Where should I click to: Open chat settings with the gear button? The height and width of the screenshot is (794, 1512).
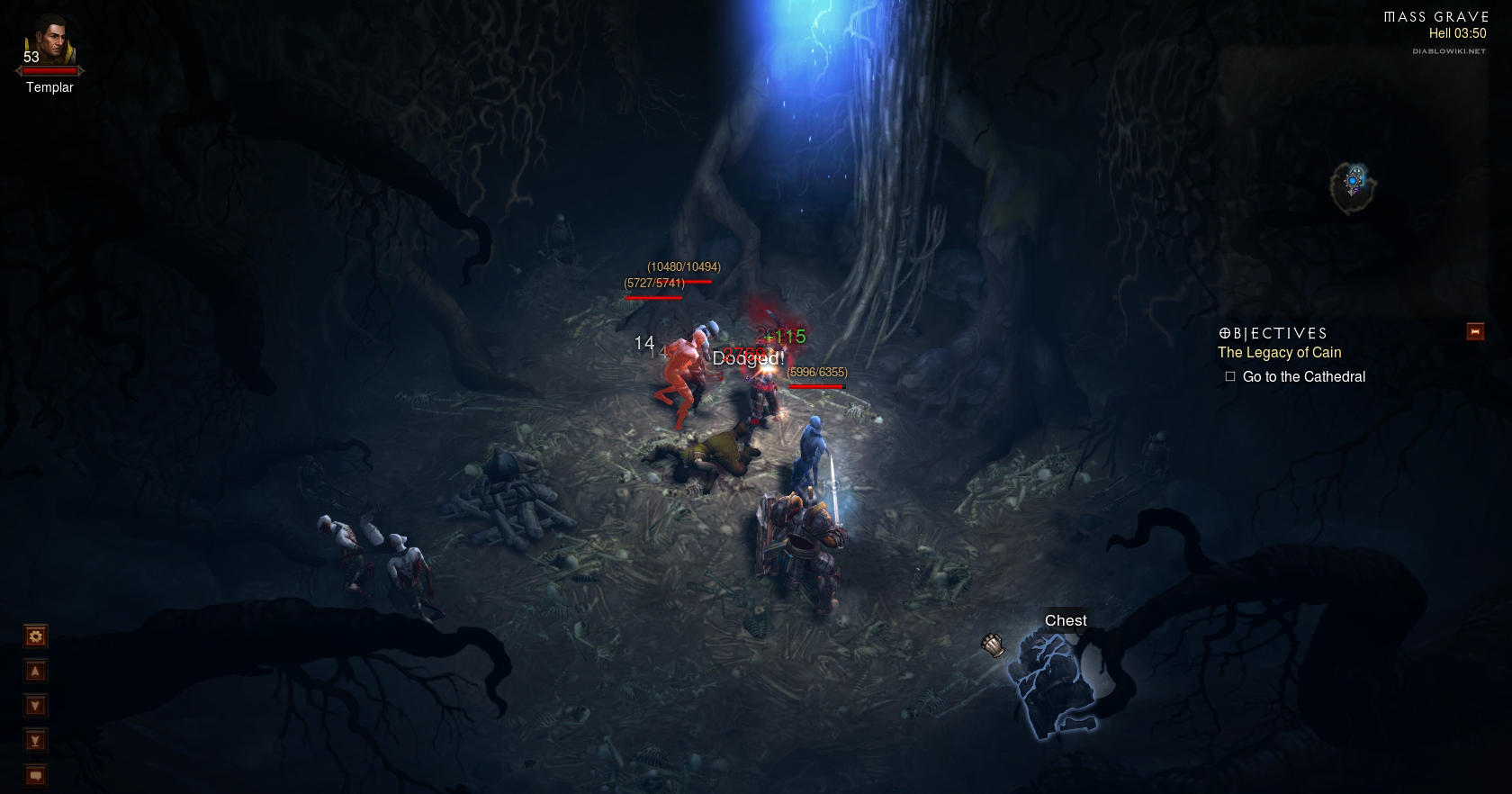point(35,636)
